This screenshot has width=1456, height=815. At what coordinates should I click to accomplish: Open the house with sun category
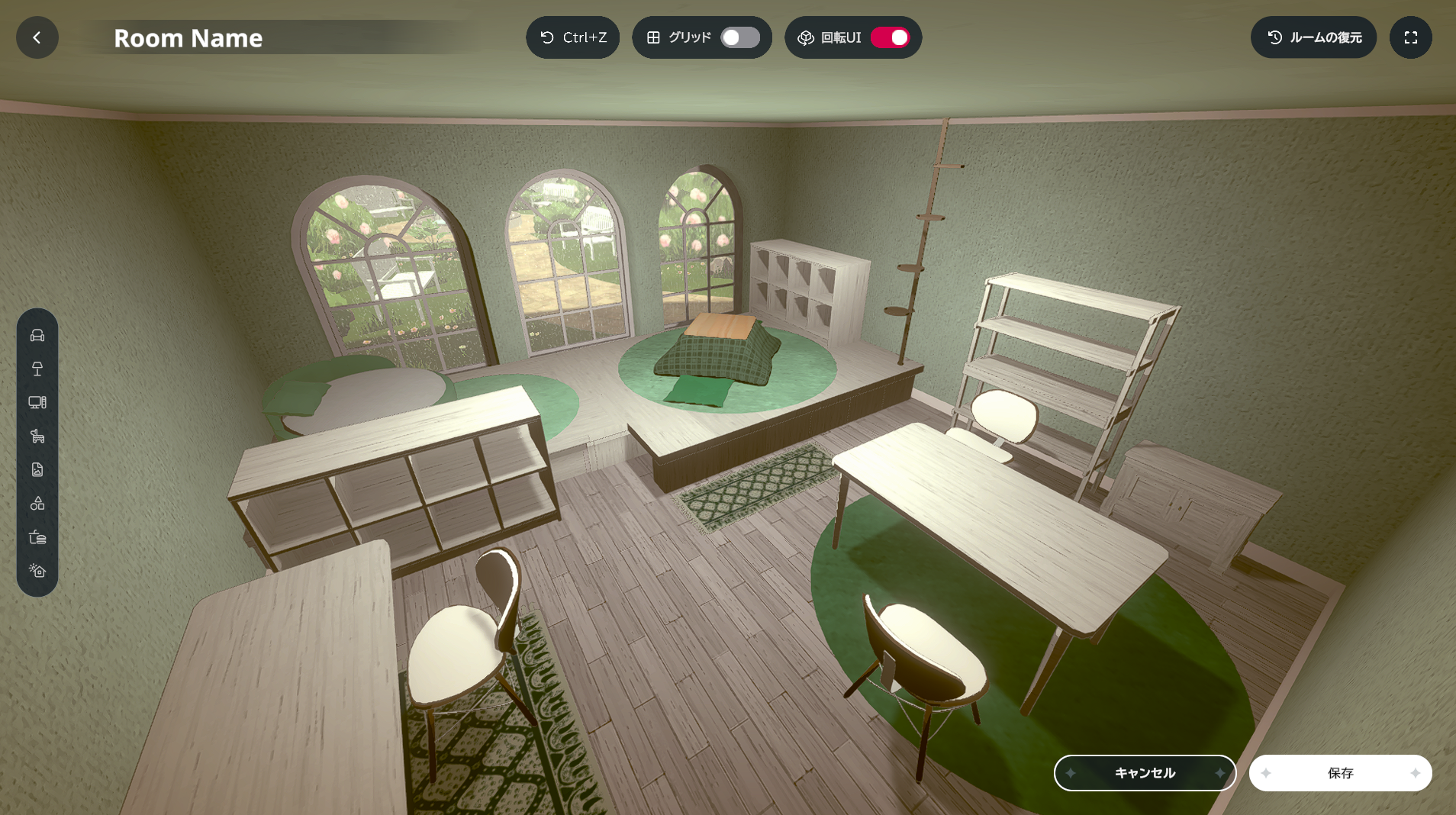(37, 571)
